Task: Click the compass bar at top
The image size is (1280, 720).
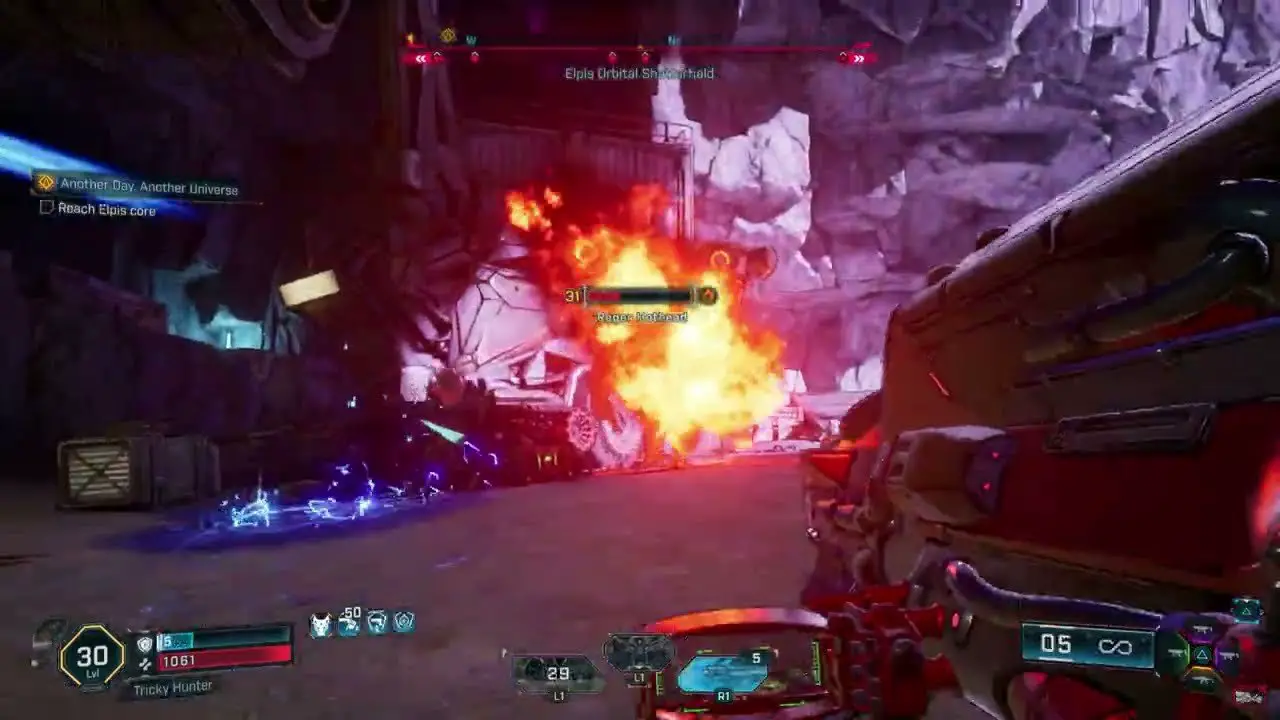Action: pos(640,56)
